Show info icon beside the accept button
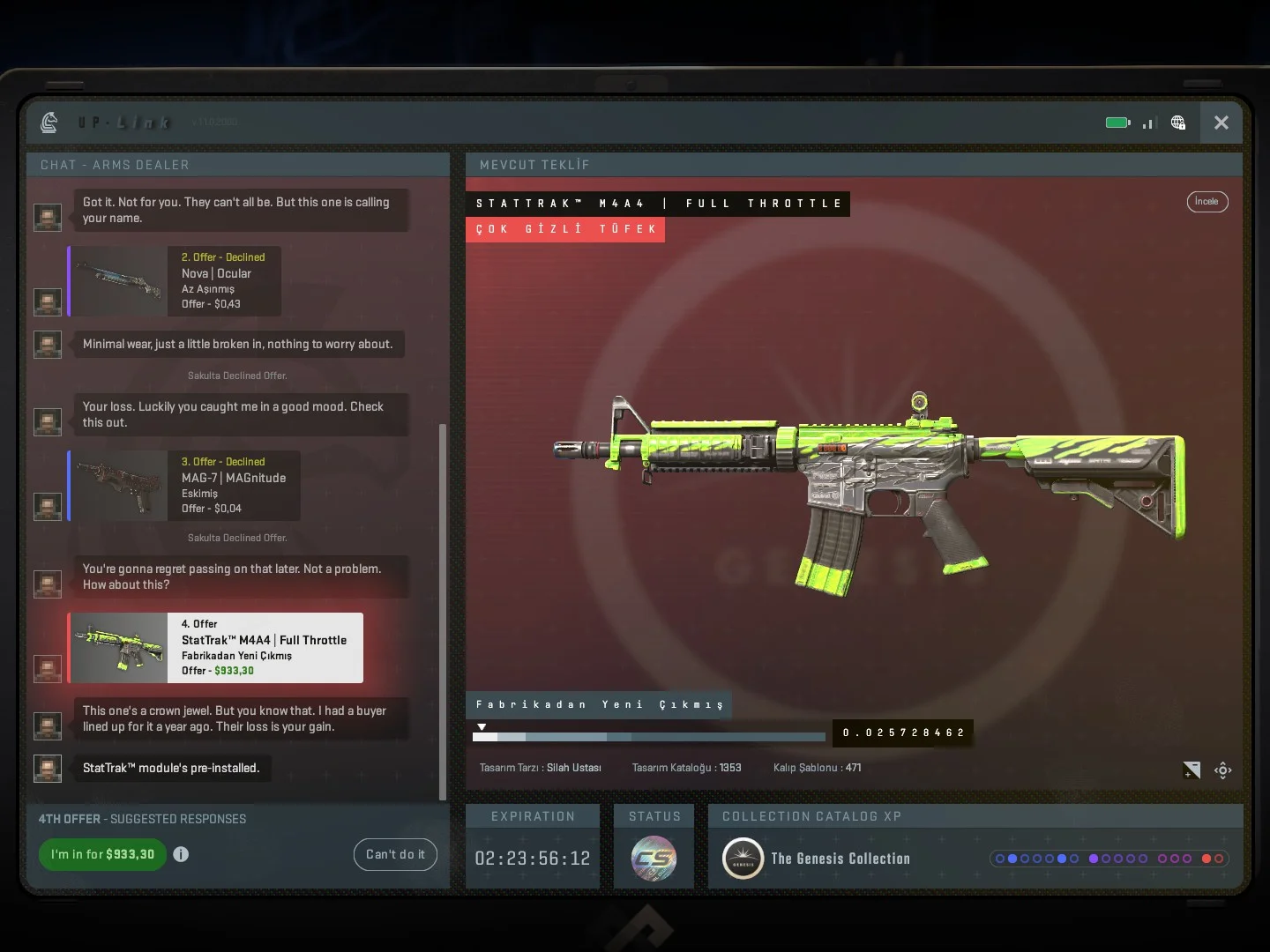 (x=181, y=854)
